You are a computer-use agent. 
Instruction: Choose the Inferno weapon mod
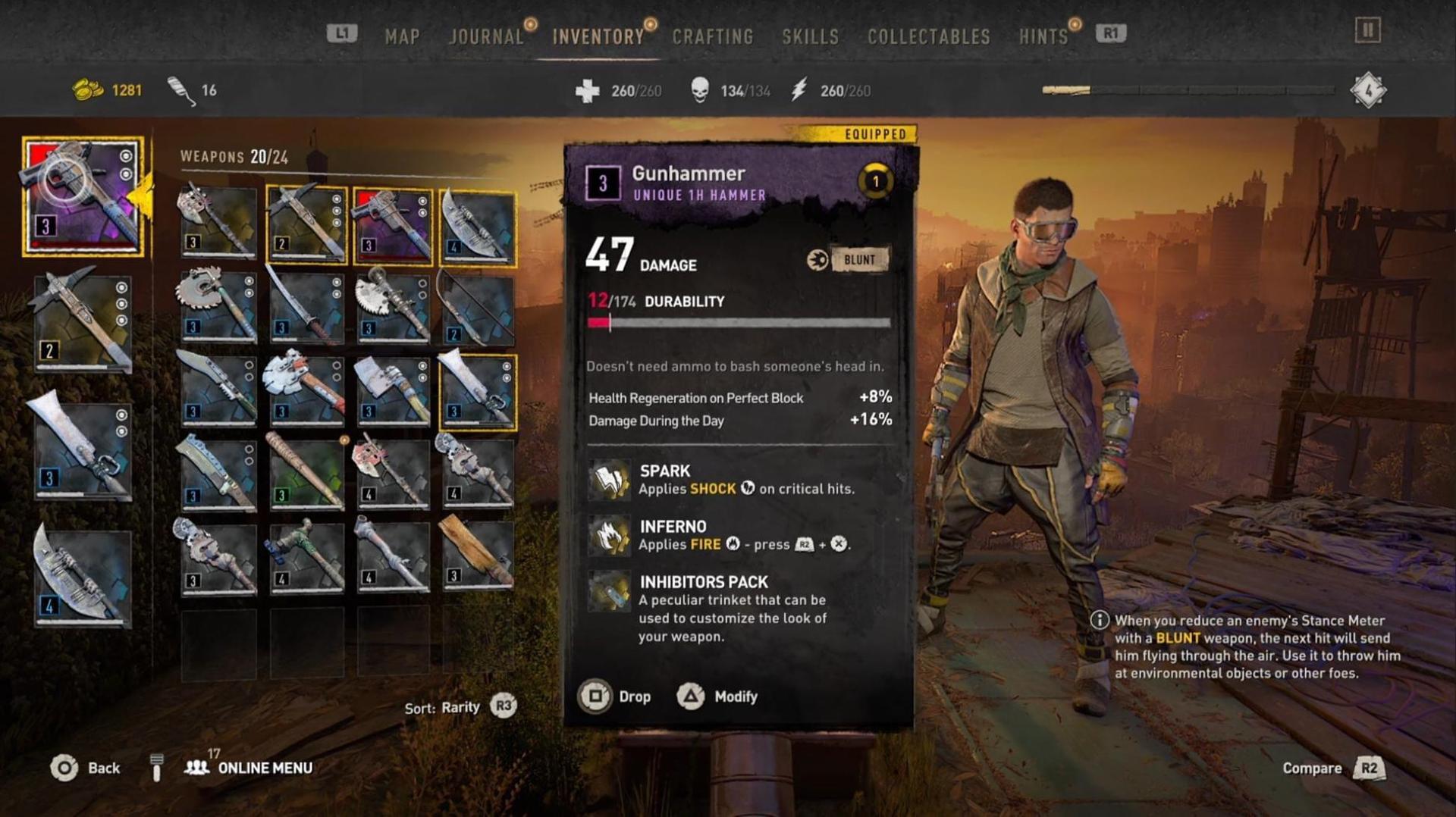[x=610, y=535]
